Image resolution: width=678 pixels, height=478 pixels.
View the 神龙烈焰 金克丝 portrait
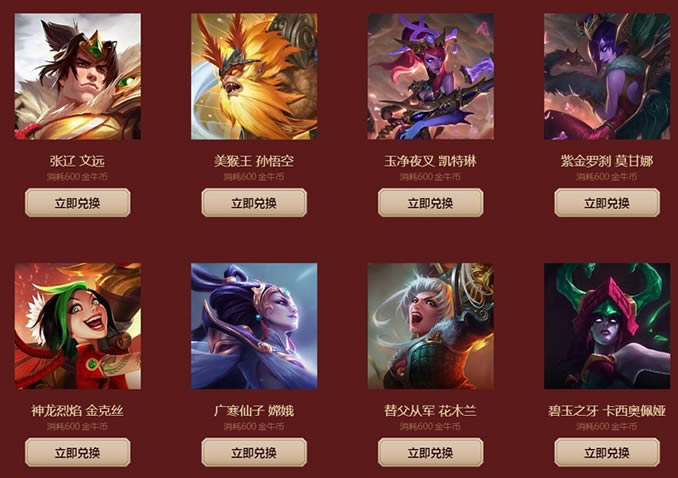77,326
